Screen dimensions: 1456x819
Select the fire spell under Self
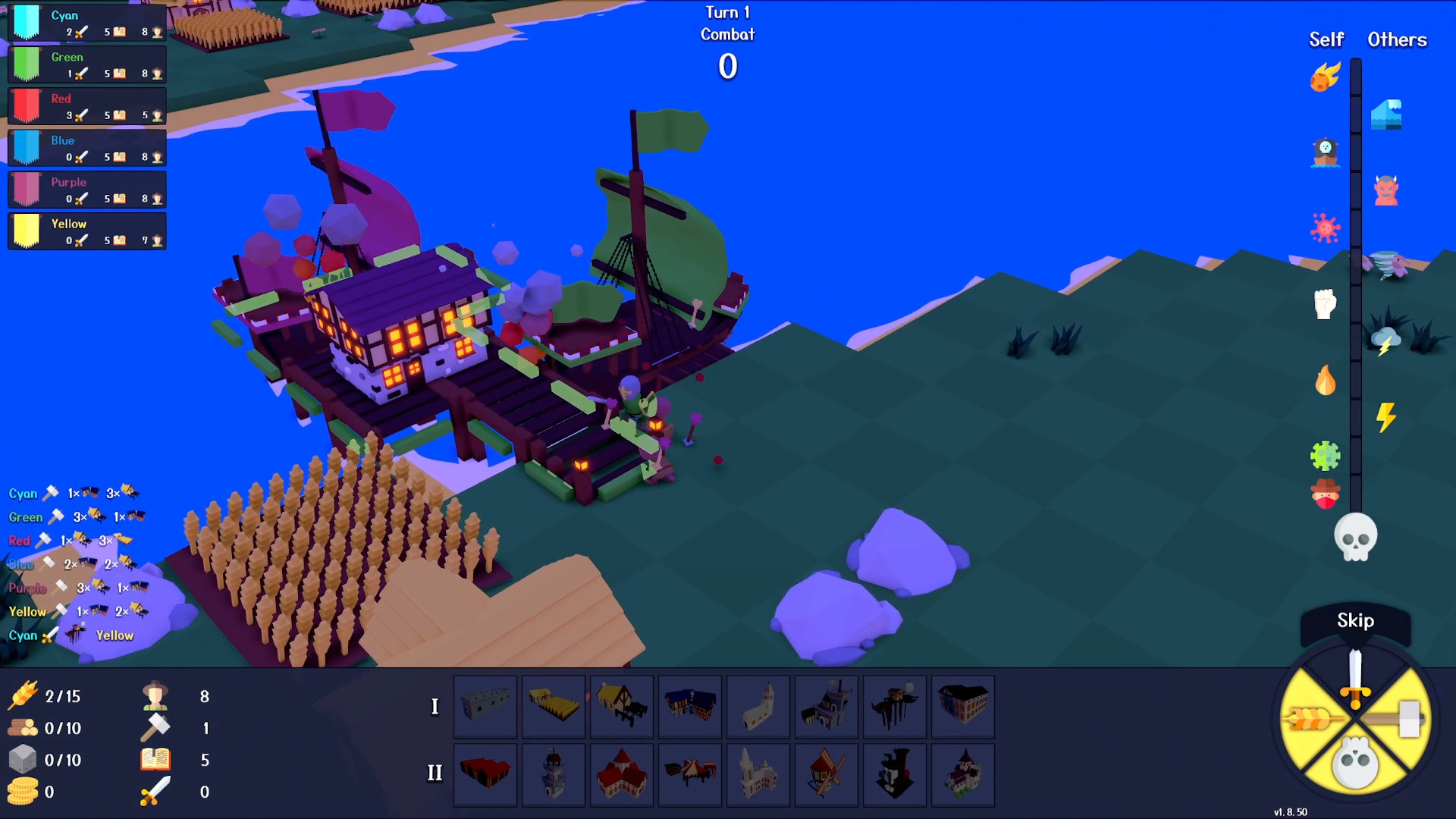pyautogui.click(x=1325, y=381)
